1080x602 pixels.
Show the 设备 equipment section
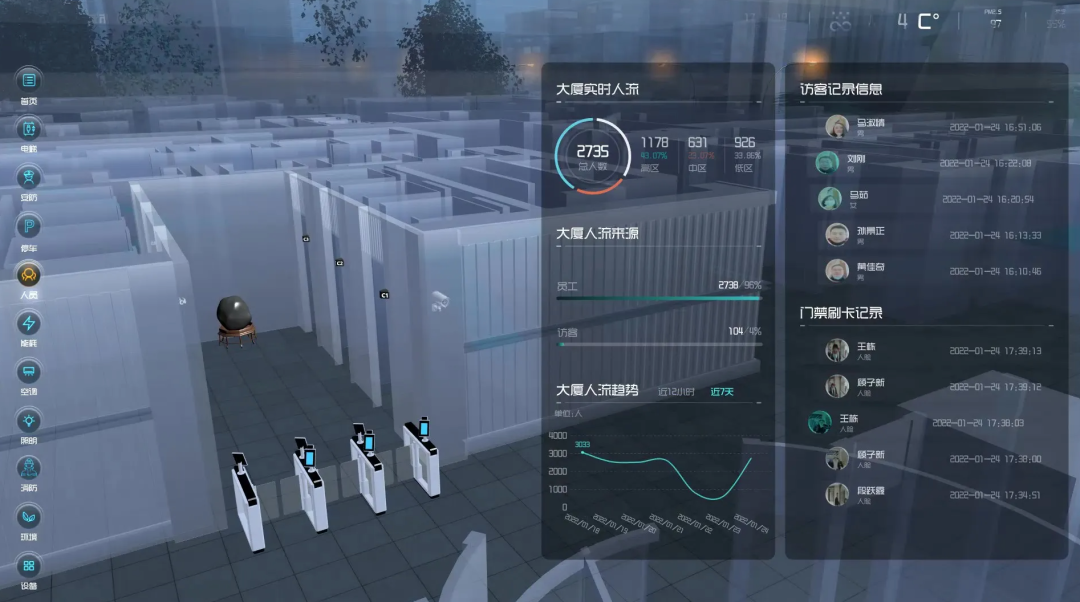point(29,566)
